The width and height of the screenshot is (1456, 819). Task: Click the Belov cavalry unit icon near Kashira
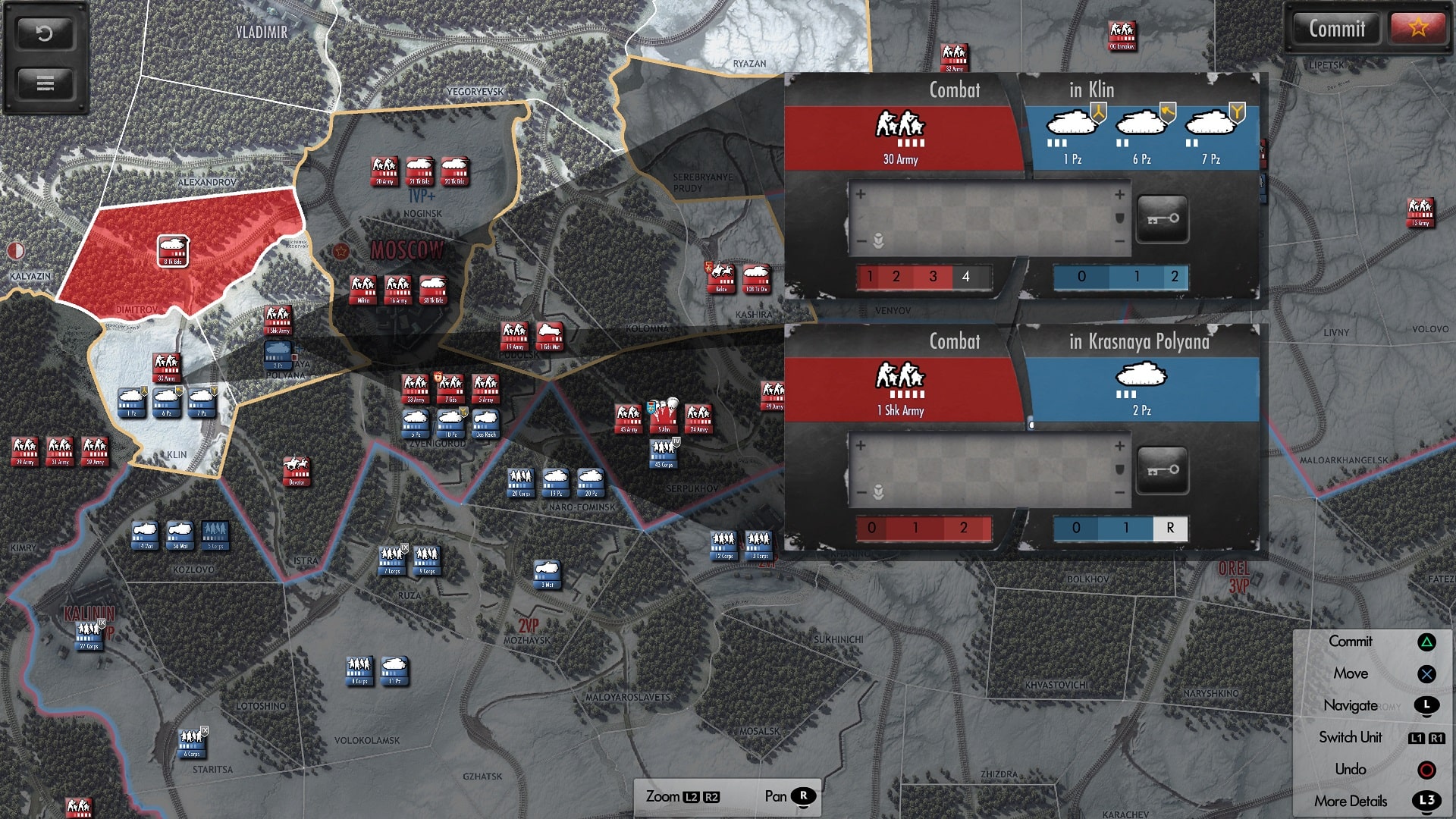point(723,278)
